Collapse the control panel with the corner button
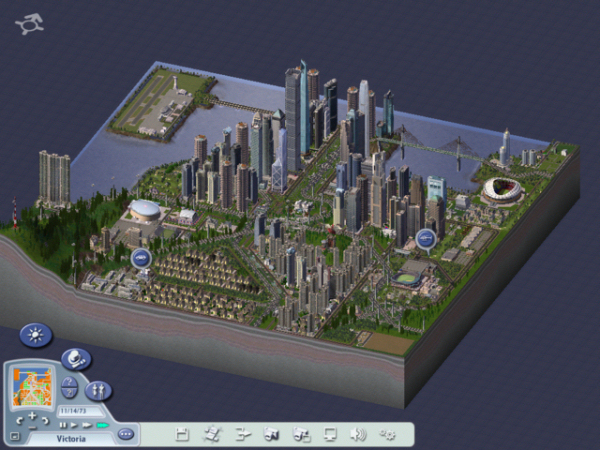The height and width of the screenshot is (450, 600). [14, 436]
